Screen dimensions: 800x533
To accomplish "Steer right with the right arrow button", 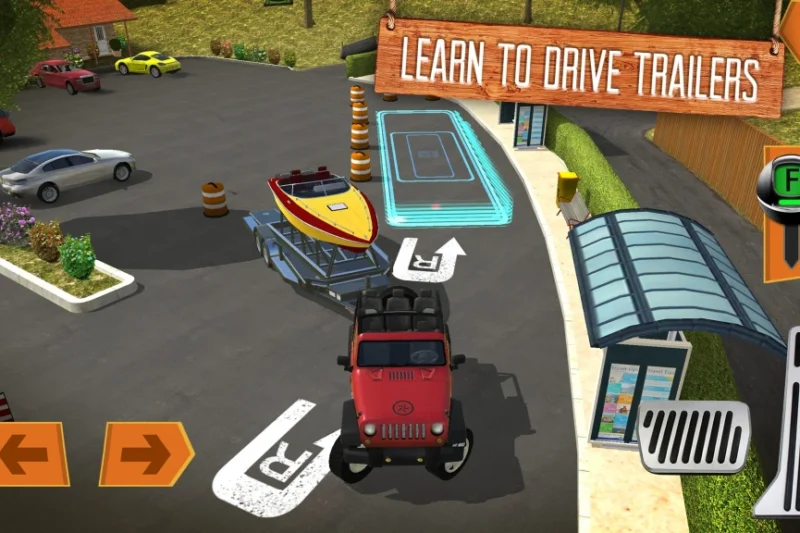I will pyautogui.click(x=145, y=454).
